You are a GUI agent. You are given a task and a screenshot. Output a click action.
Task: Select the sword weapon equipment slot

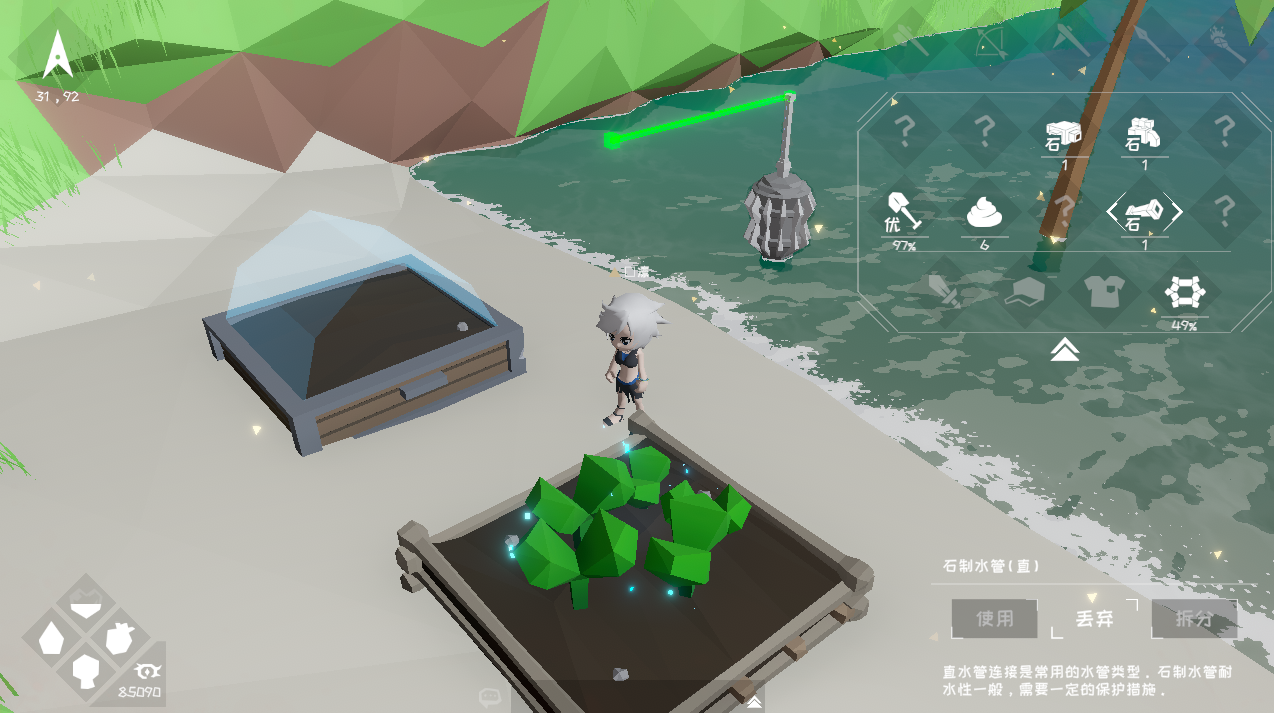(944, 293)
